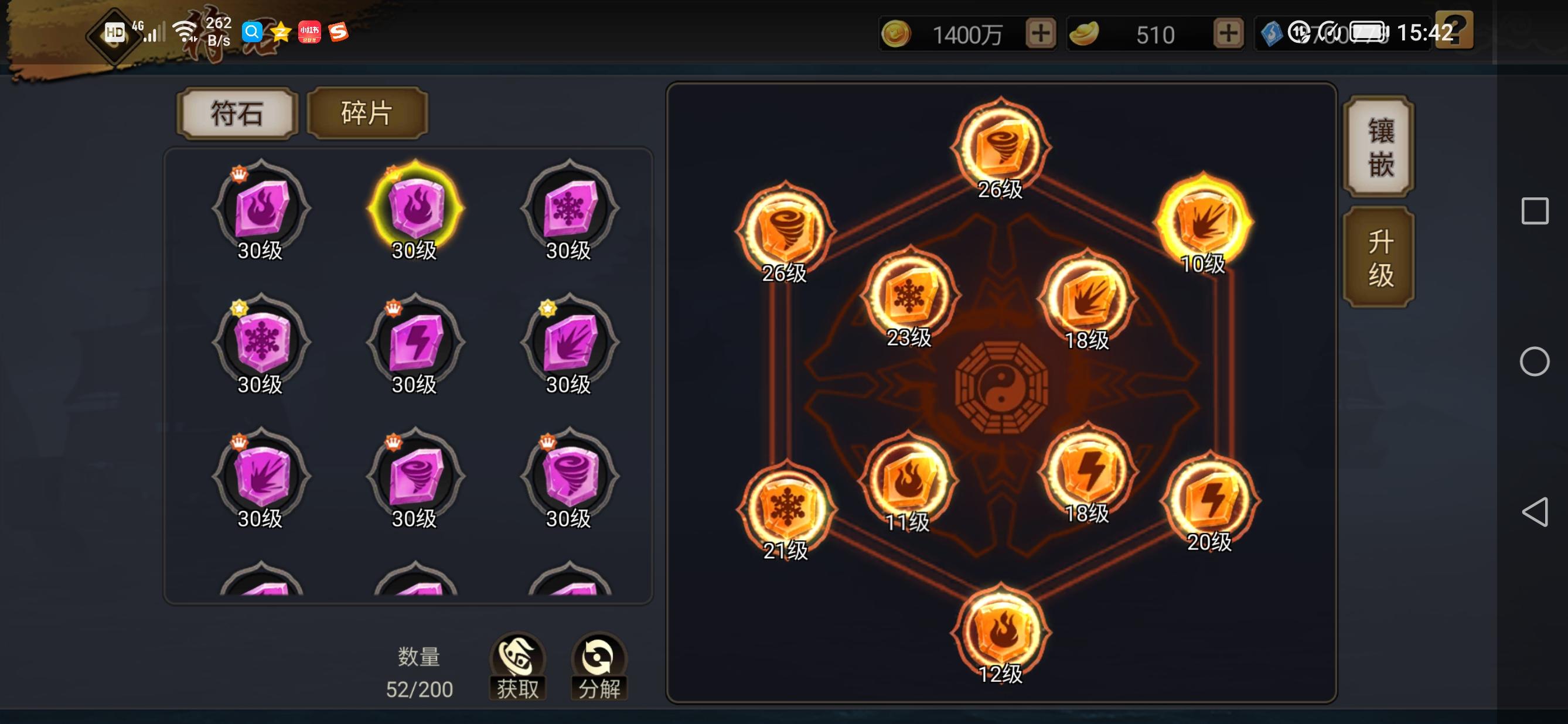This screenshot has height=724, width=1568.
Task: Toggle the 符石 runestone tab selection
Action: 236,113
